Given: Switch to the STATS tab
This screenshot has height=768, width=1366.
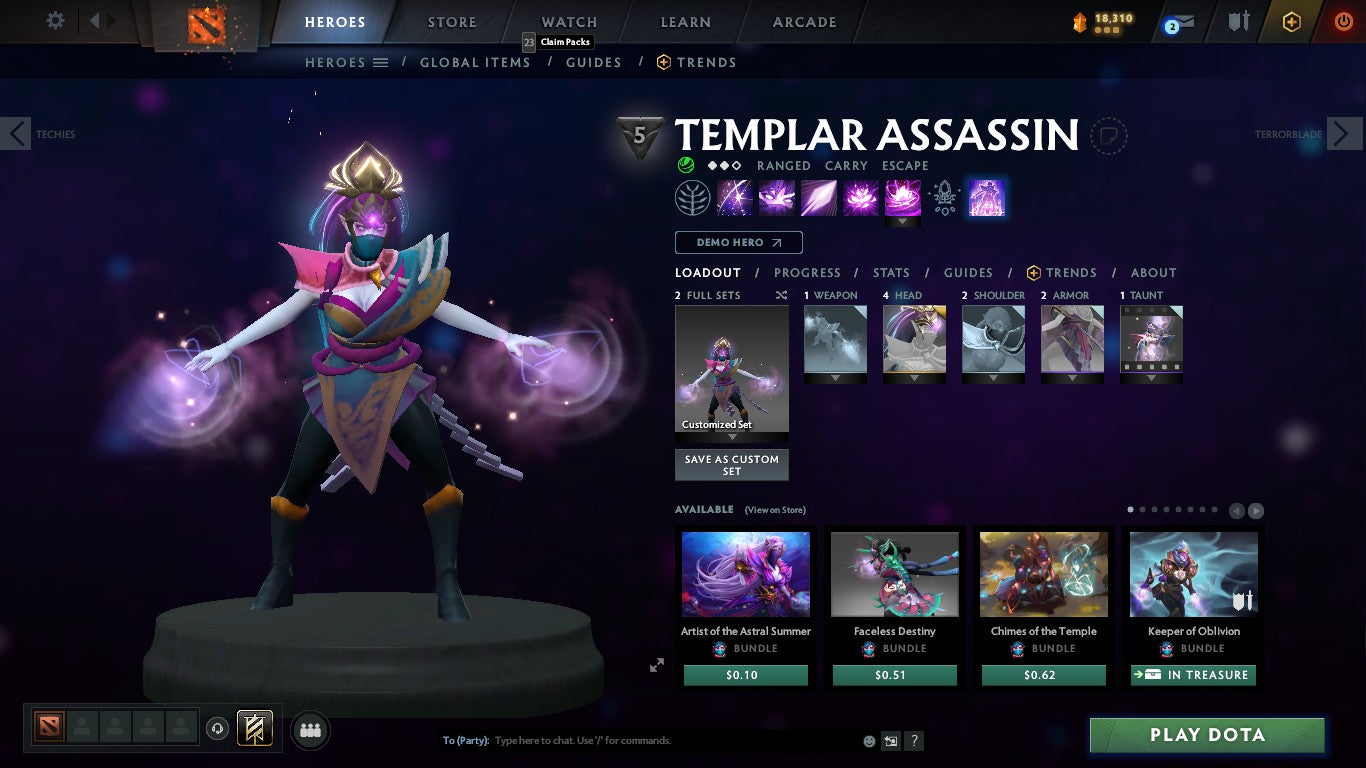Looking at the screenshot, I should point(890,272).
